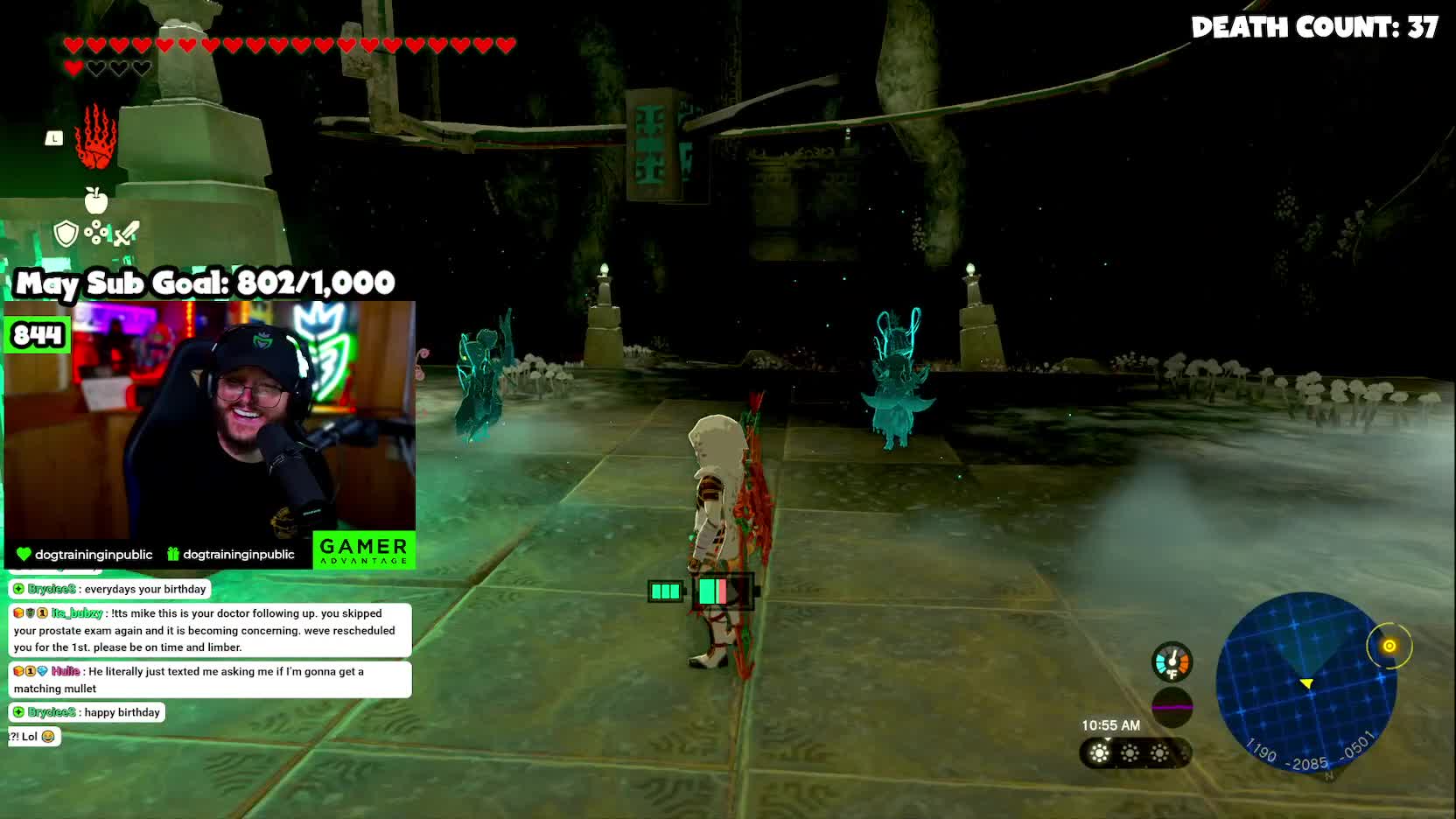Open the sunny weather forecast bar
This screenshot has width=1456, height=819.
1134,753
